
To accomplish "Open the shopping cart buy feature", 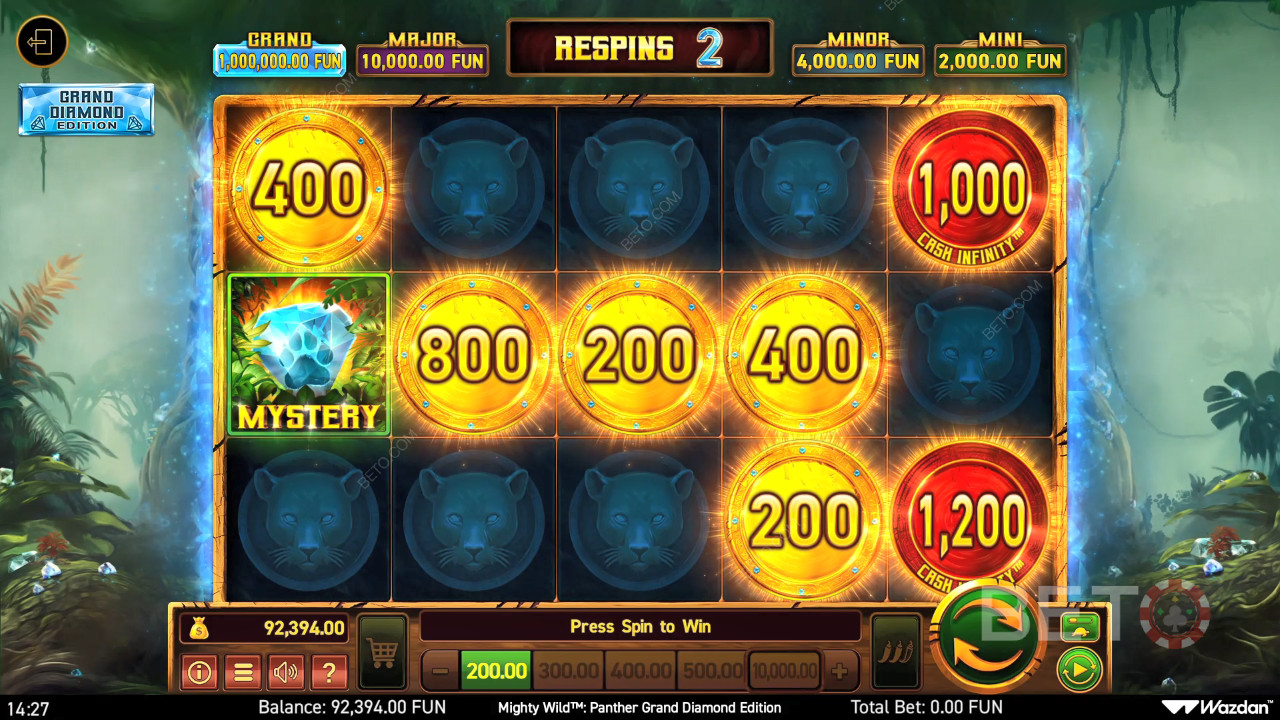I will (382, 652).
